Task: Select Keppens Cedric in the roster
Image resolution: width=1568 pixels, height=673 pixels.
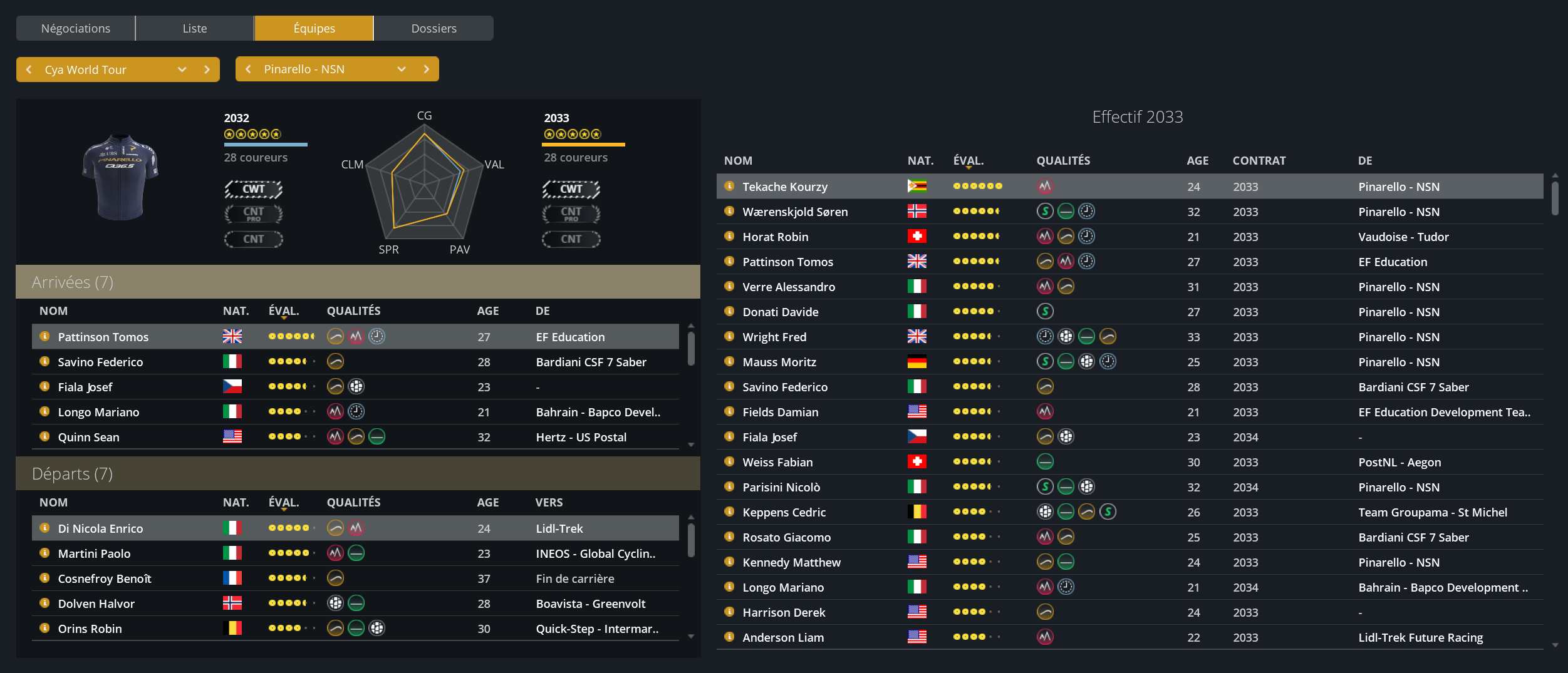Action: [x=784, y=512]
